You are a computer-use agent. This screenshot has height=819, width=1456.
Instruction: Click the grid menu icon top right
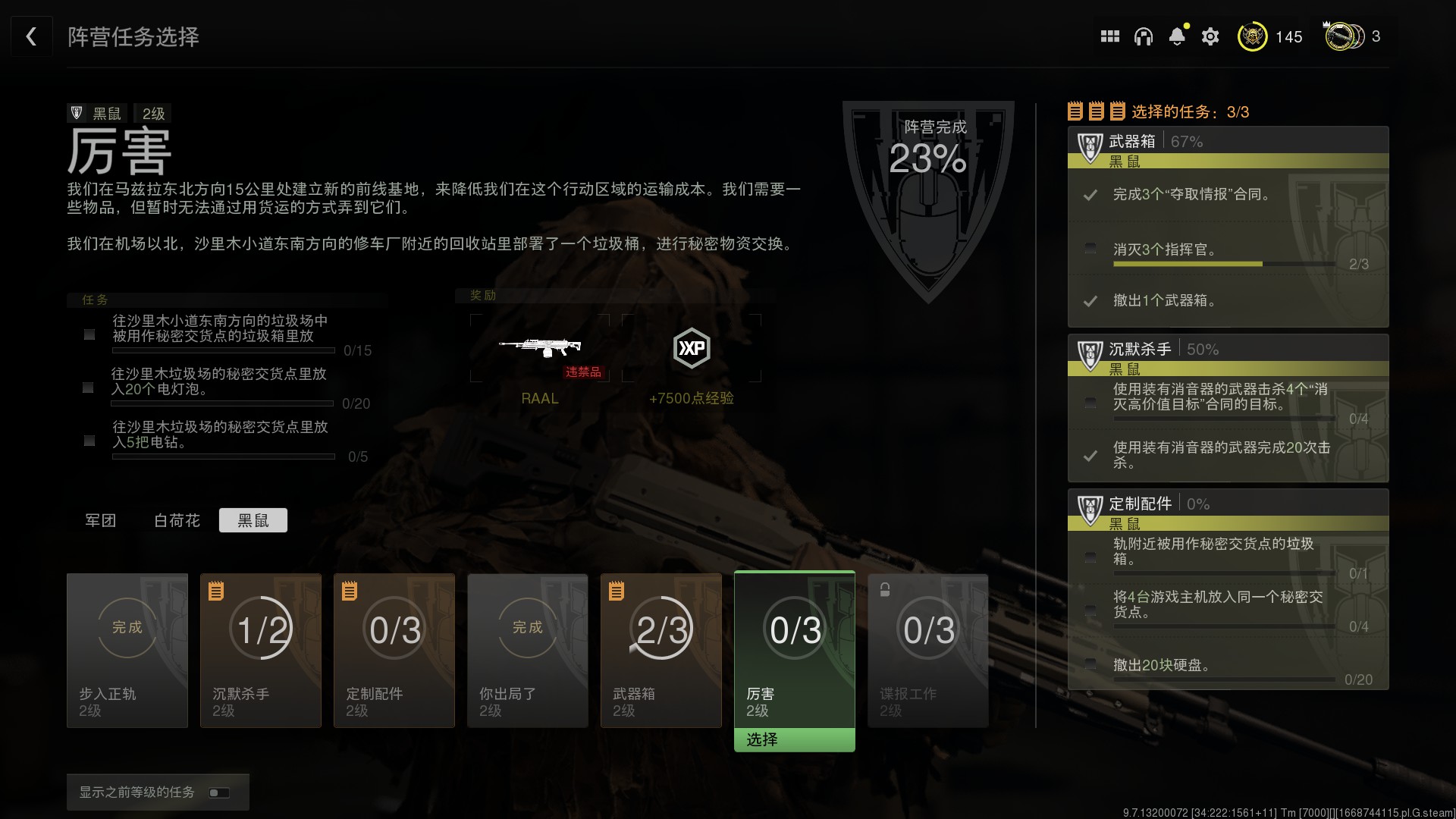point(1110,36)
